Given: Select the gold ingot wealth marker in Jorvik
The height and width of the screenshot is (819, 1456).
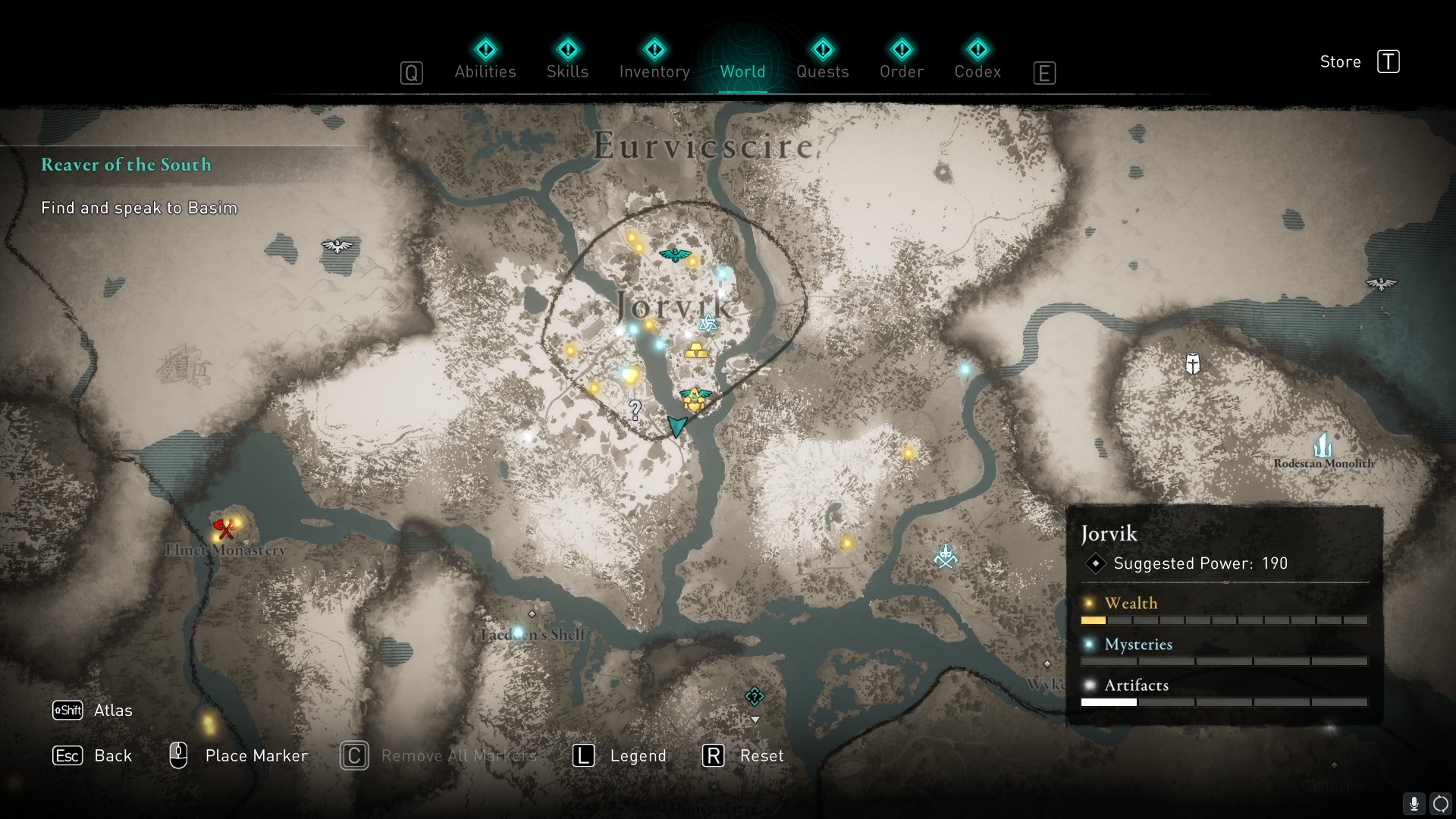Looking at the screenshot, I should (x=696, y=350).
